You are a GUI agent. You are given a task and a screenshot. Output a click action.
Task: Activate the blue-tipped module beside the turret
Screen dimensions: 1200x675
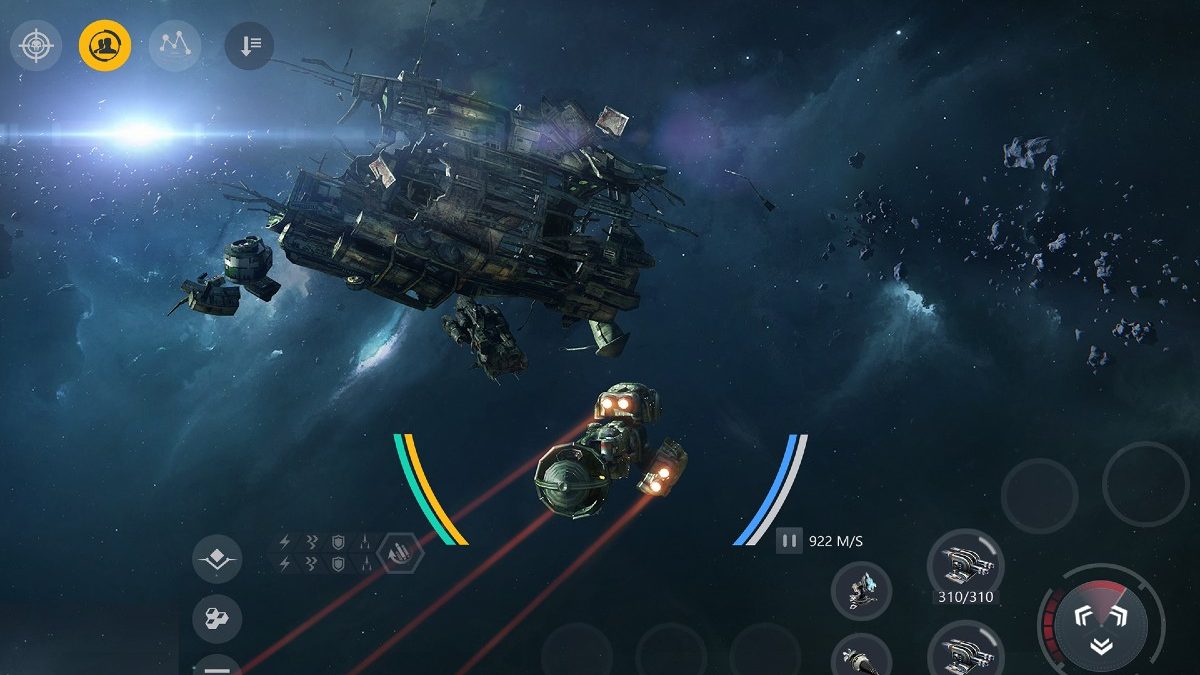coord(861,589)
